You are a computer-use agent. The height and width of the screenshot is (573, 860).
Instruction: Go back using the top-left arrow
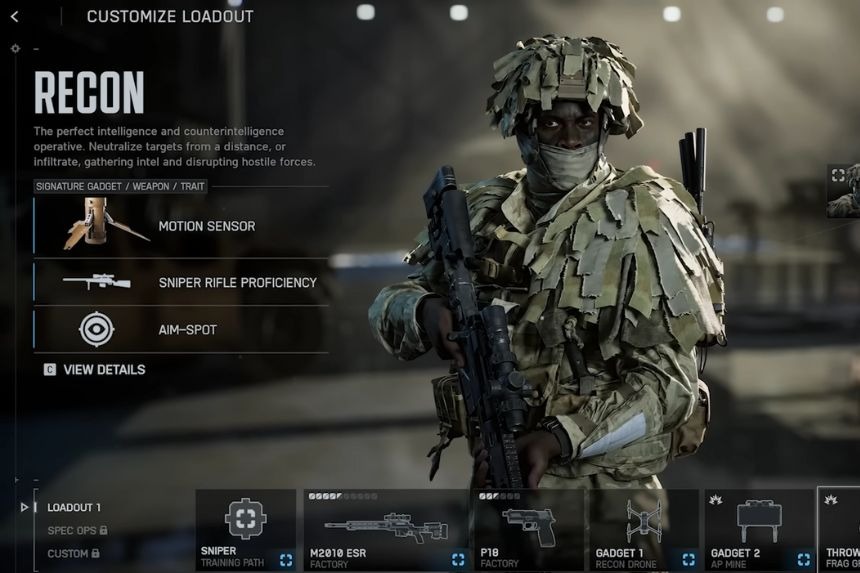[14, 16]
